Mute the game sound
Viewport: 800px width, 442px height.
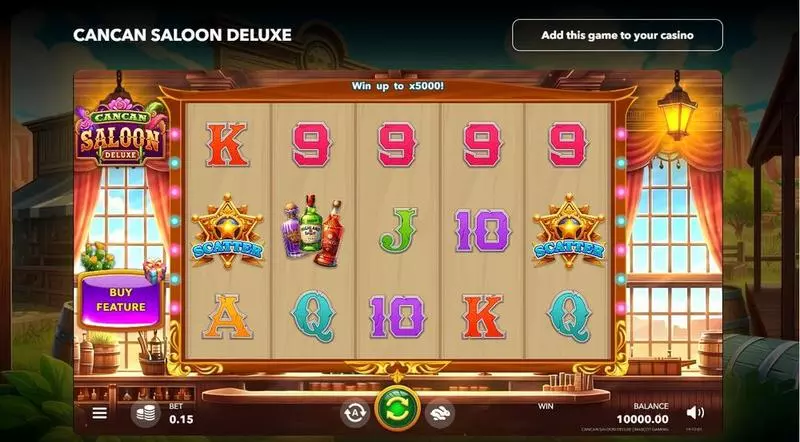pyautogui.click(x=695, y=412)
